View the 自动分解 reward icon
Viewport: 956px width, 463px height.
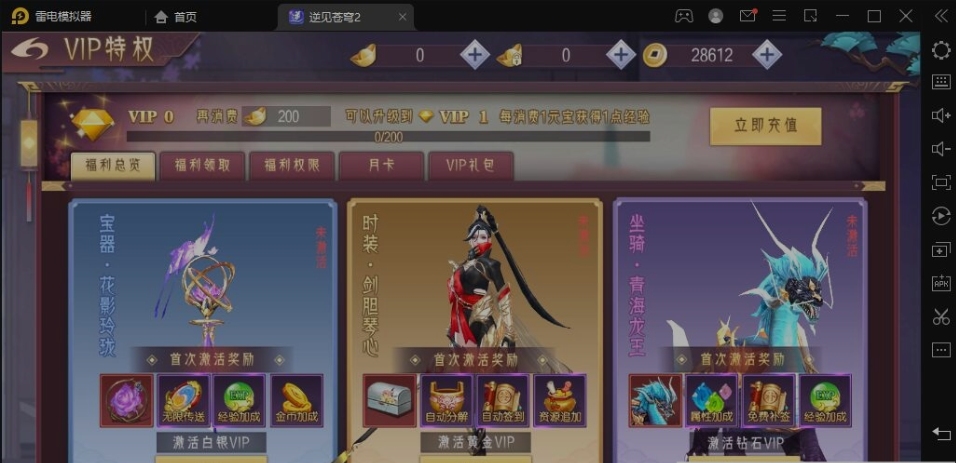(x=446, y=400)
